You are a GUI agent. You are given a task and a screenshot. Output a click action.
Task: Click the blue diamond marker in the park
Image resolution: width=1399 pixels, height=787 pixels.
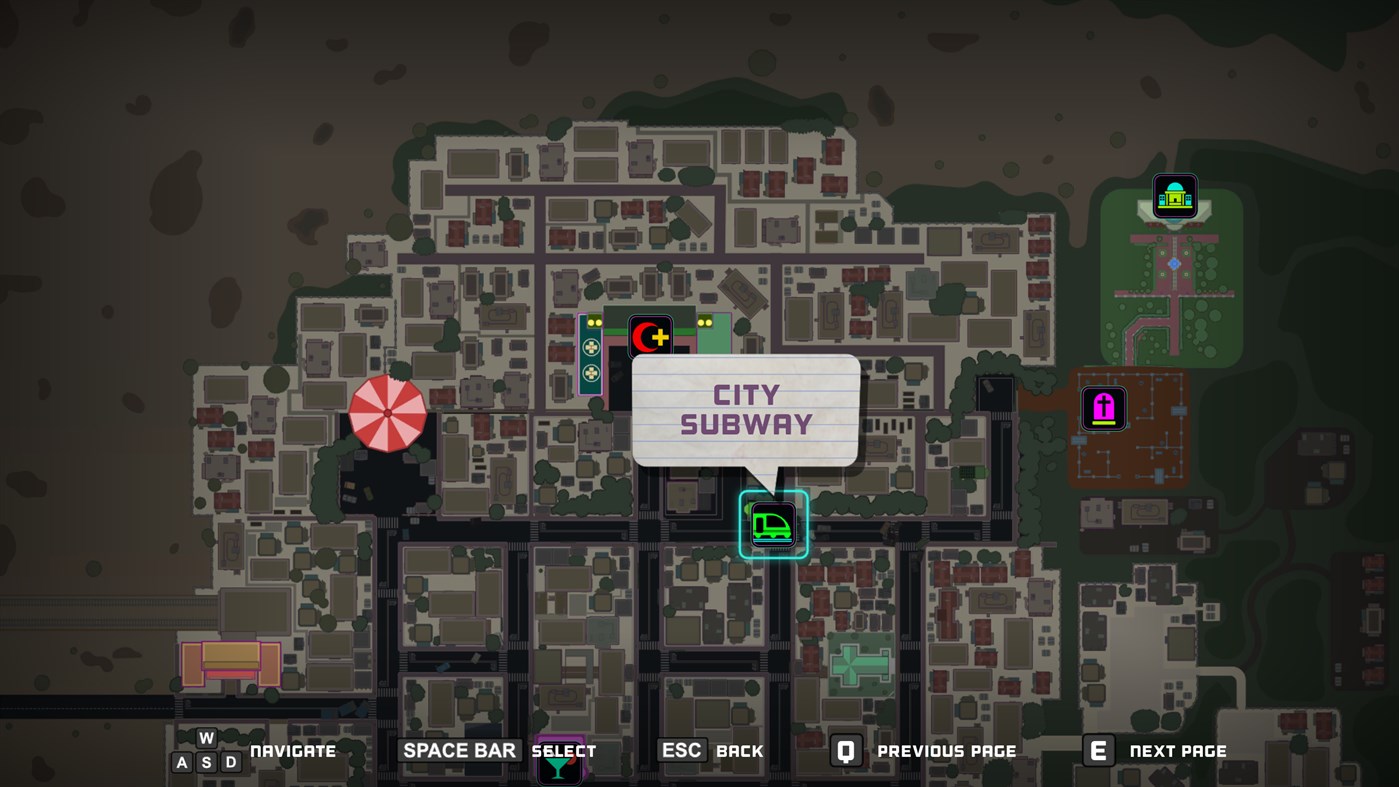pos(1173,263)
